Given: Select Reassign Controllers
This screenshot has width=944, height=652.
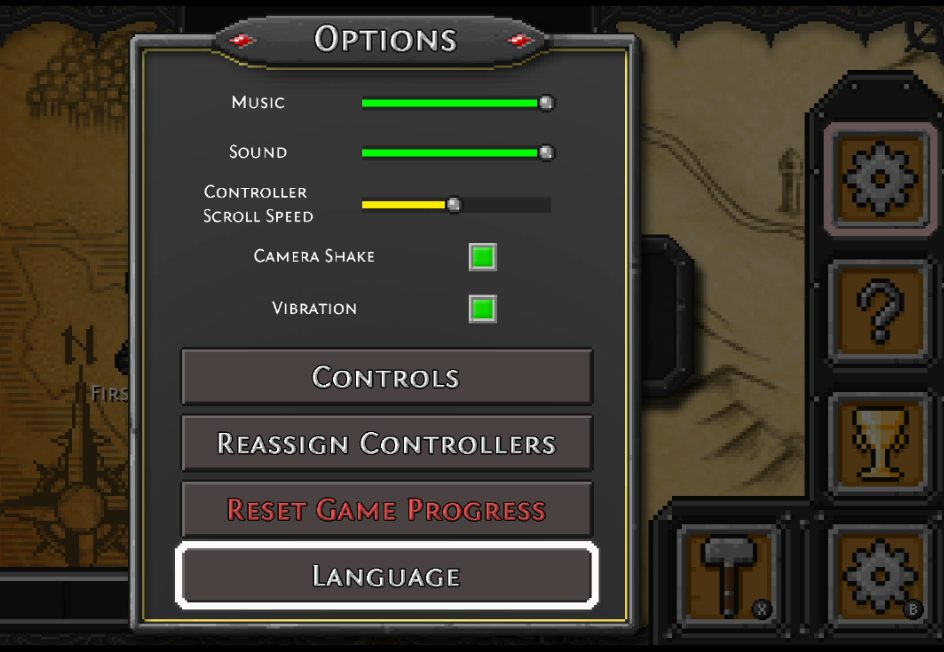Looking at the screenshot, I should tap(386, 443).
